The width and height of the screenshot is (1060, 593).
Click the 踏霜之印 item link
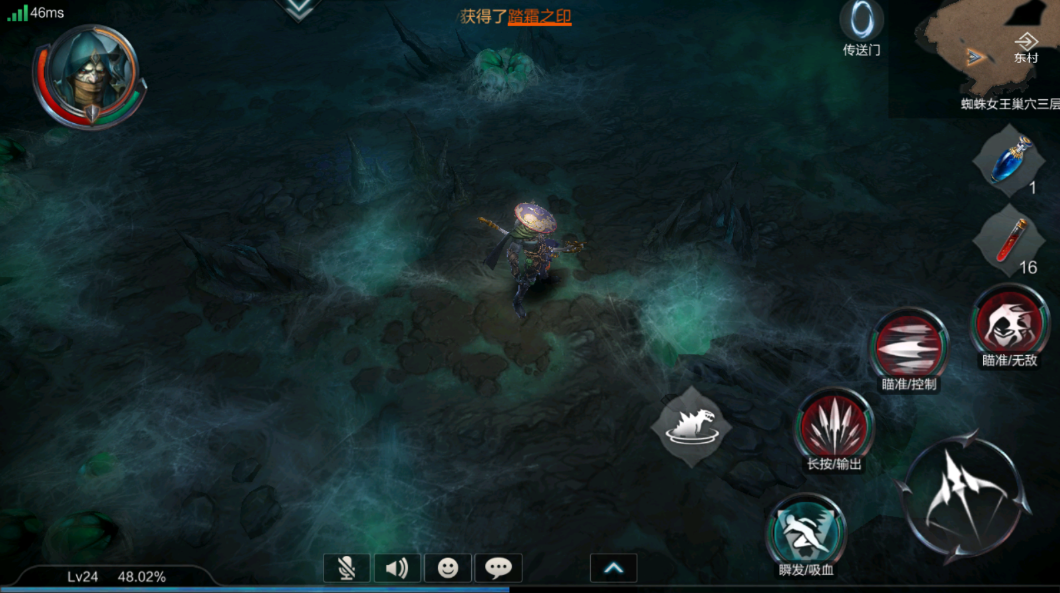[x=539, y=16]
